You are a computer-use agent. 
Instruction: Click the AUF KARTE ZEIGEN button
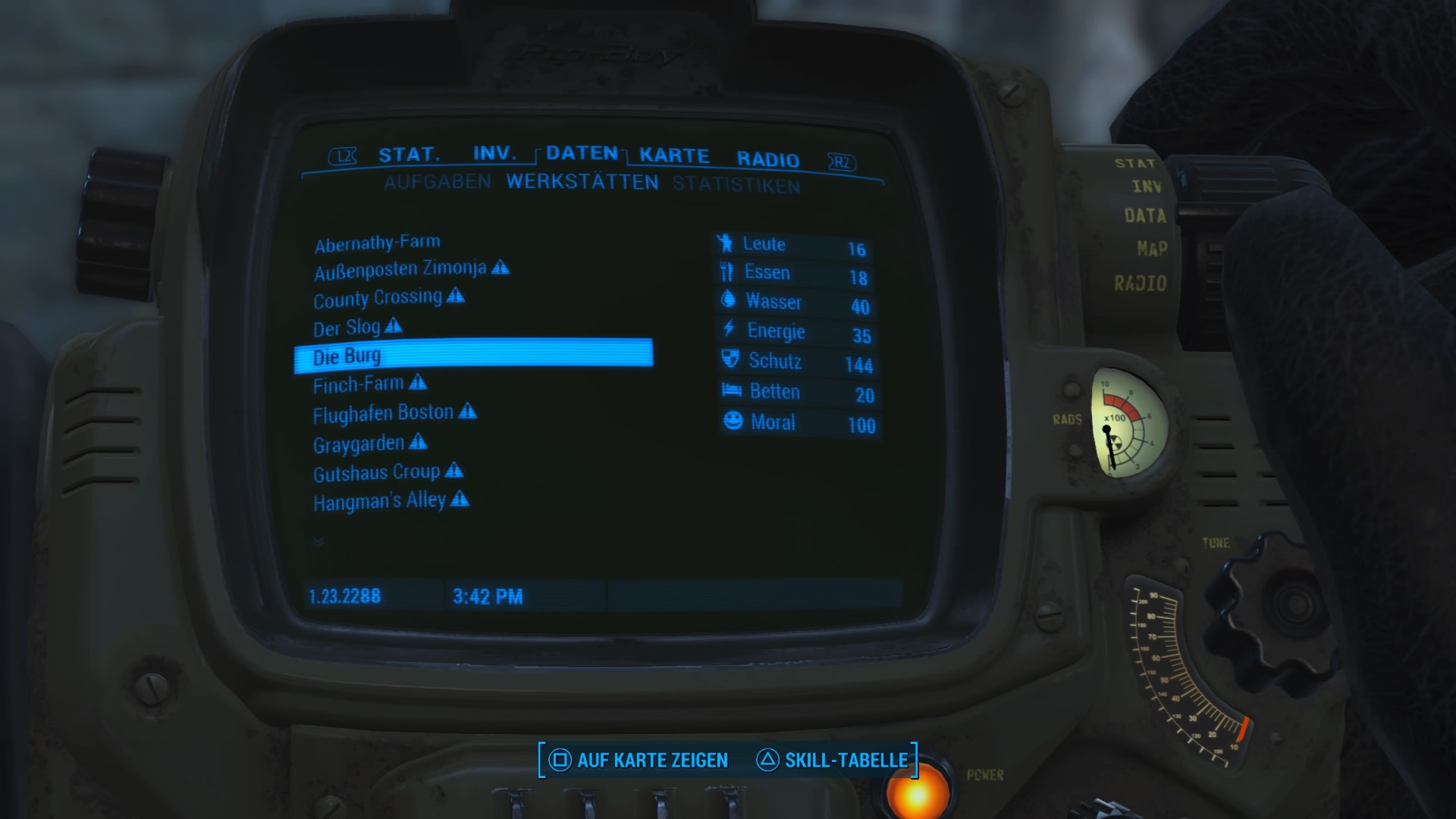tap(639, 760)
